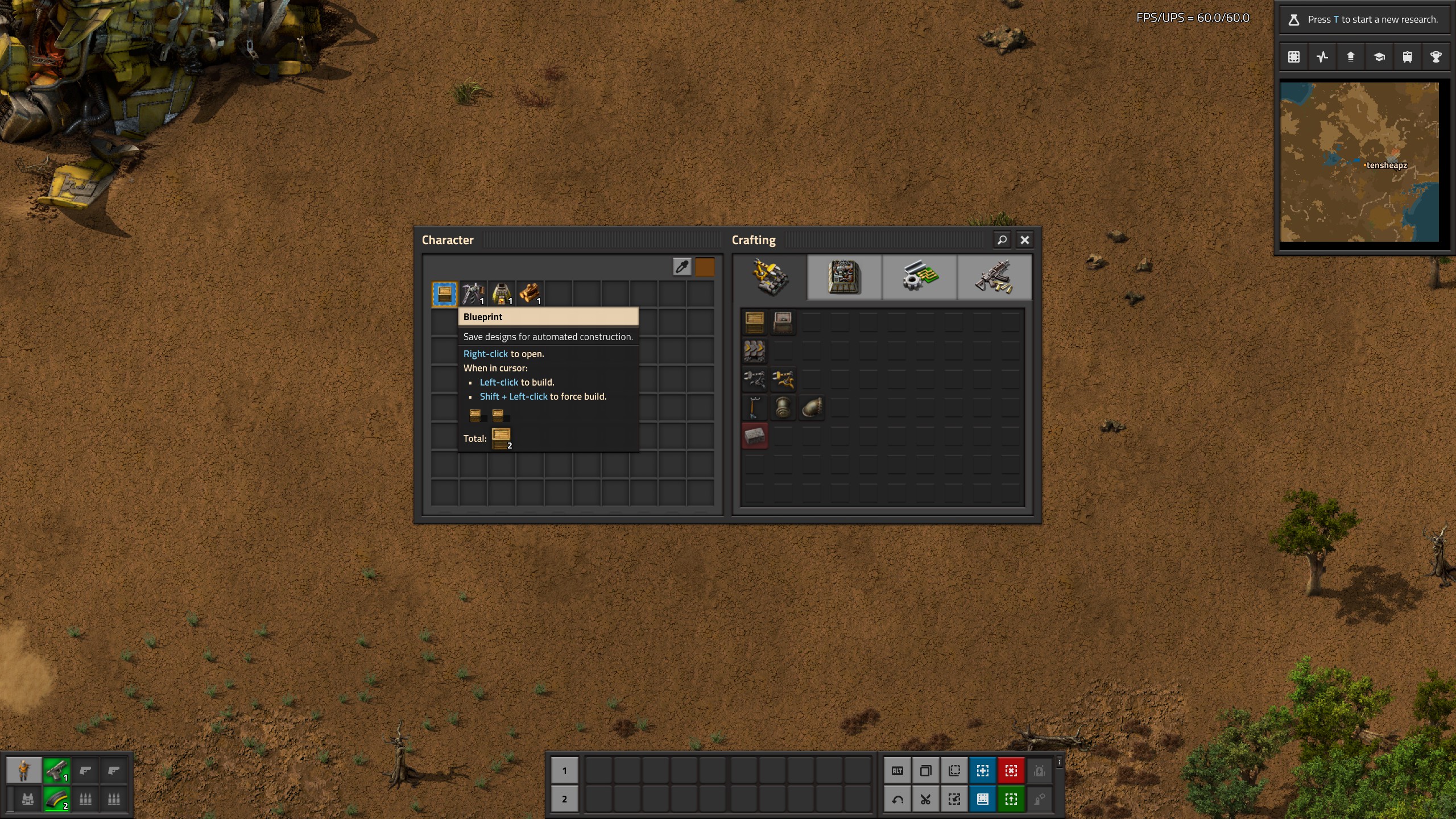
Task: Activate the red deconstruction planner shortcut
Action: (x=1011, y=771)
